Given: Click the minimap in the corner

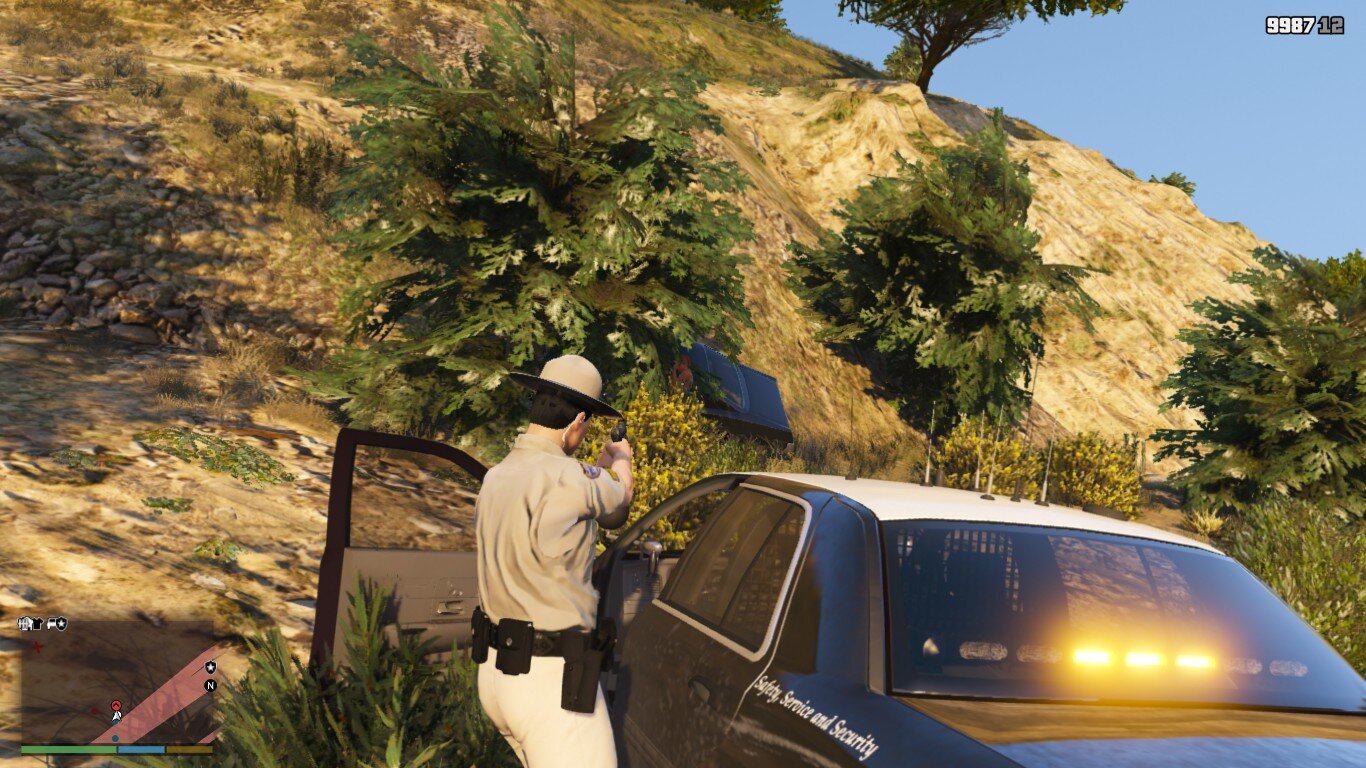Looking at the screenshot, I should coord(117,684).
